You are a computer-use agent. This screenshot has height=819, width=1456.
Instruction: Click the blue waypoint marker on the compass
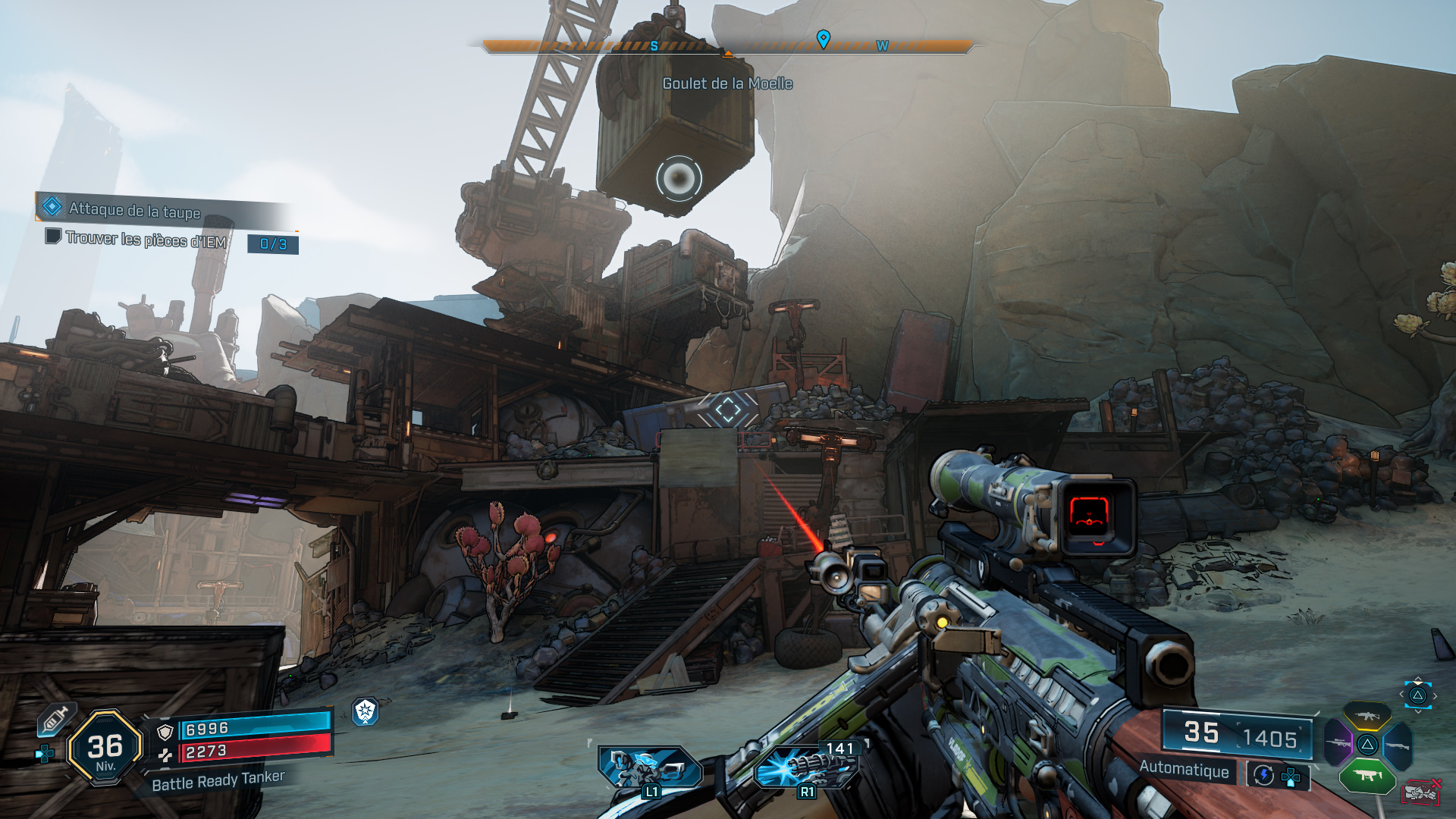pyautogui.click(x=823, y=39)
